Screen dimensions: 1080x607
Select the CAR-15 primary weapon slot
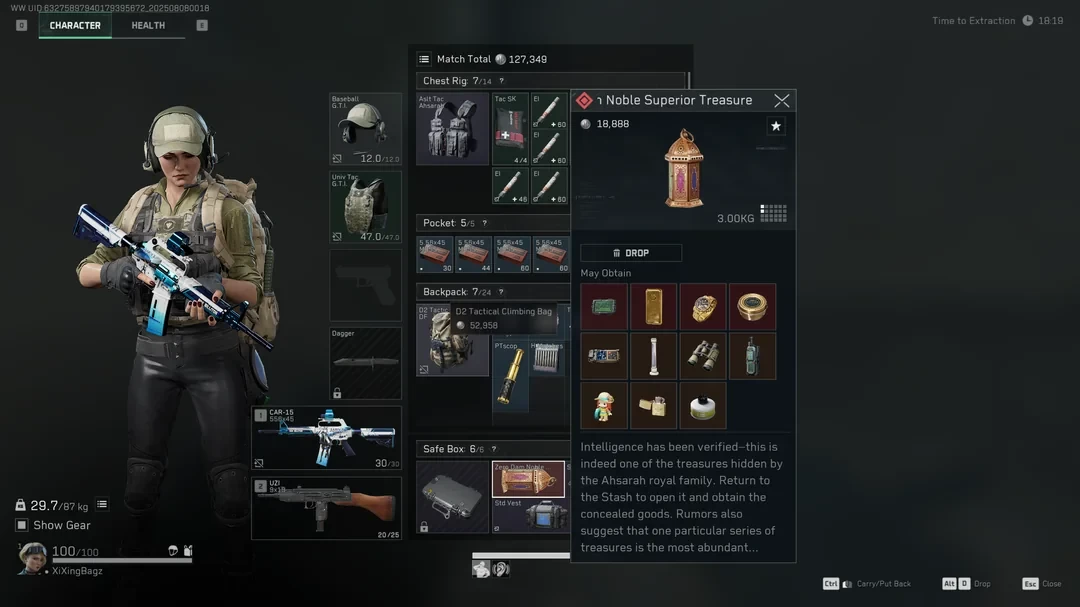click(326, 438)
